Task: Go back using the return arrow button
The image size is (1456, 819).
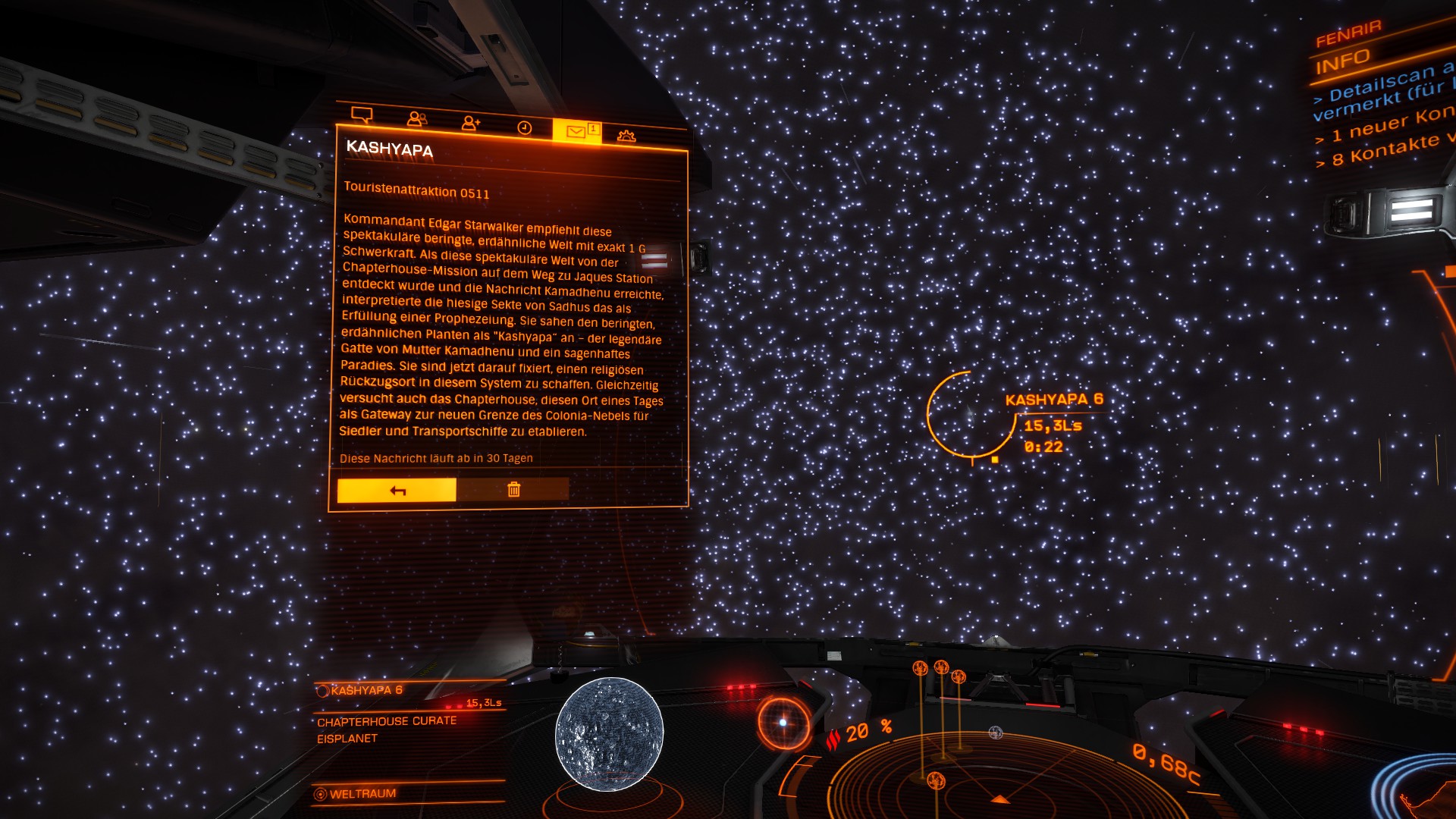Action: tap(397, 490)
